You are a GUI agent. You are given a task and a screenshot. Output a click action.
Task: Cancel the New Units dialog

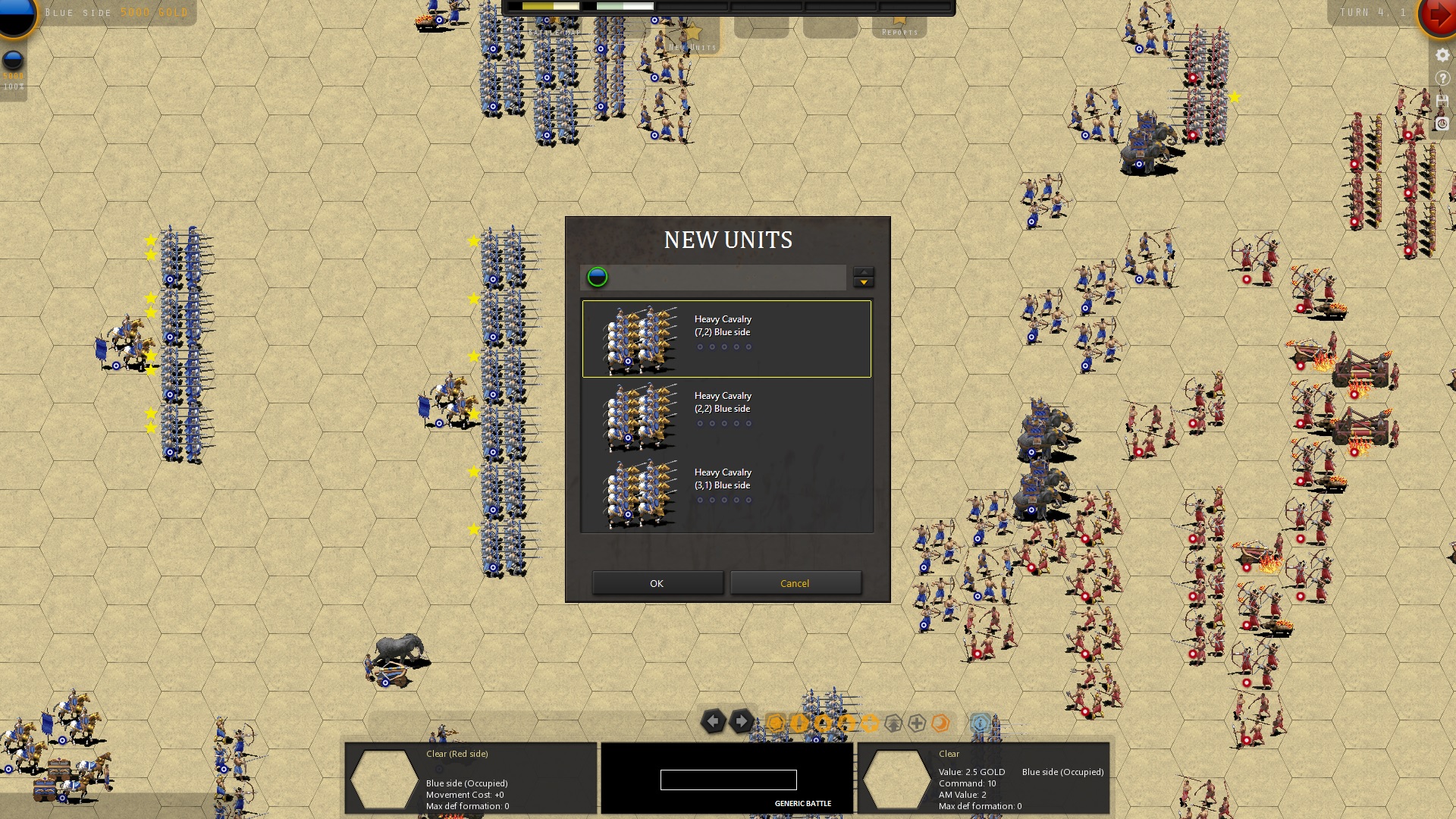[x=795, y=582]
